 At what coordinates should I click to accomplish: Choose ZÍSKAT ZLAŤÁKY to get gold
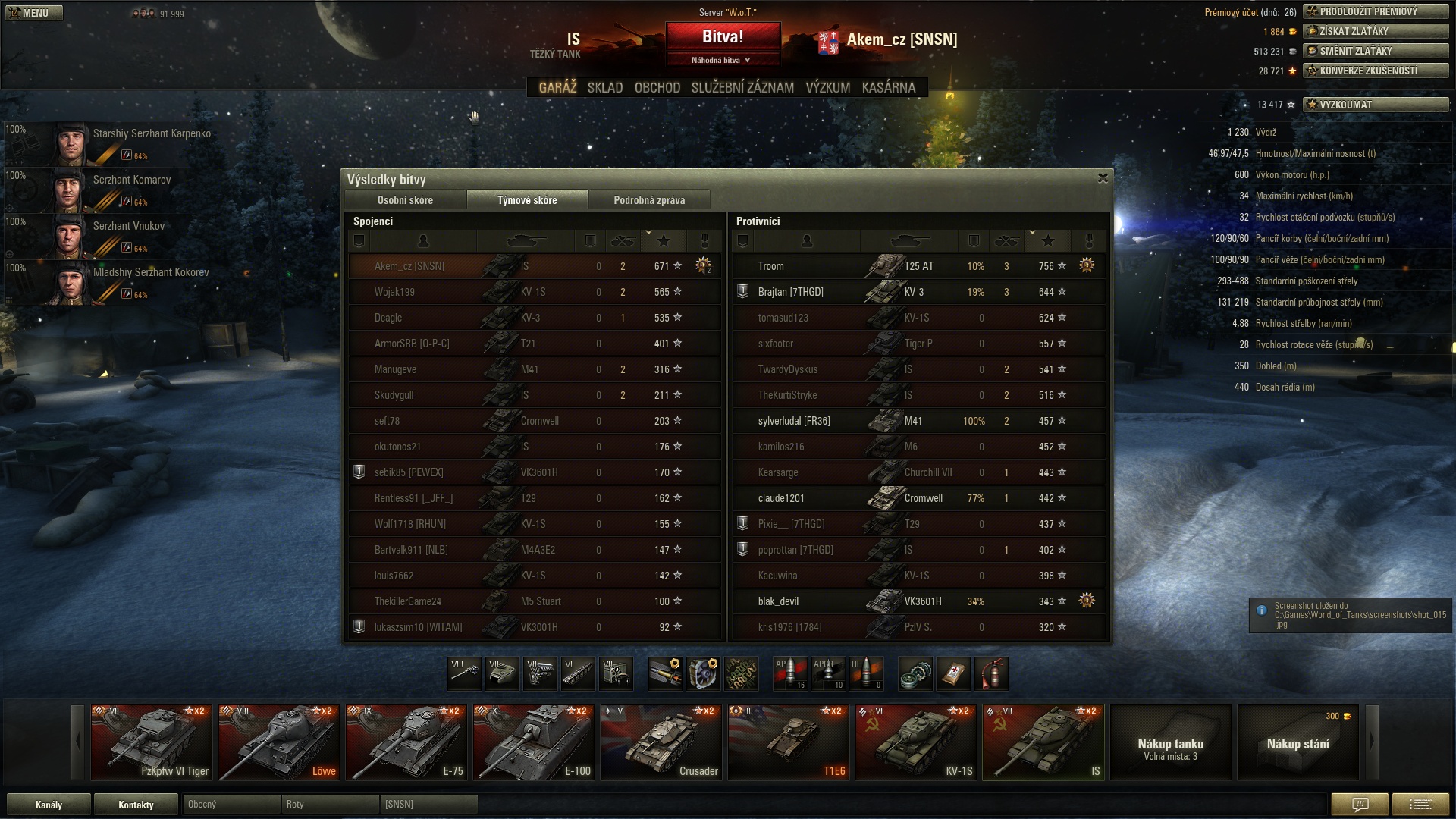[x=1375, y=31]
